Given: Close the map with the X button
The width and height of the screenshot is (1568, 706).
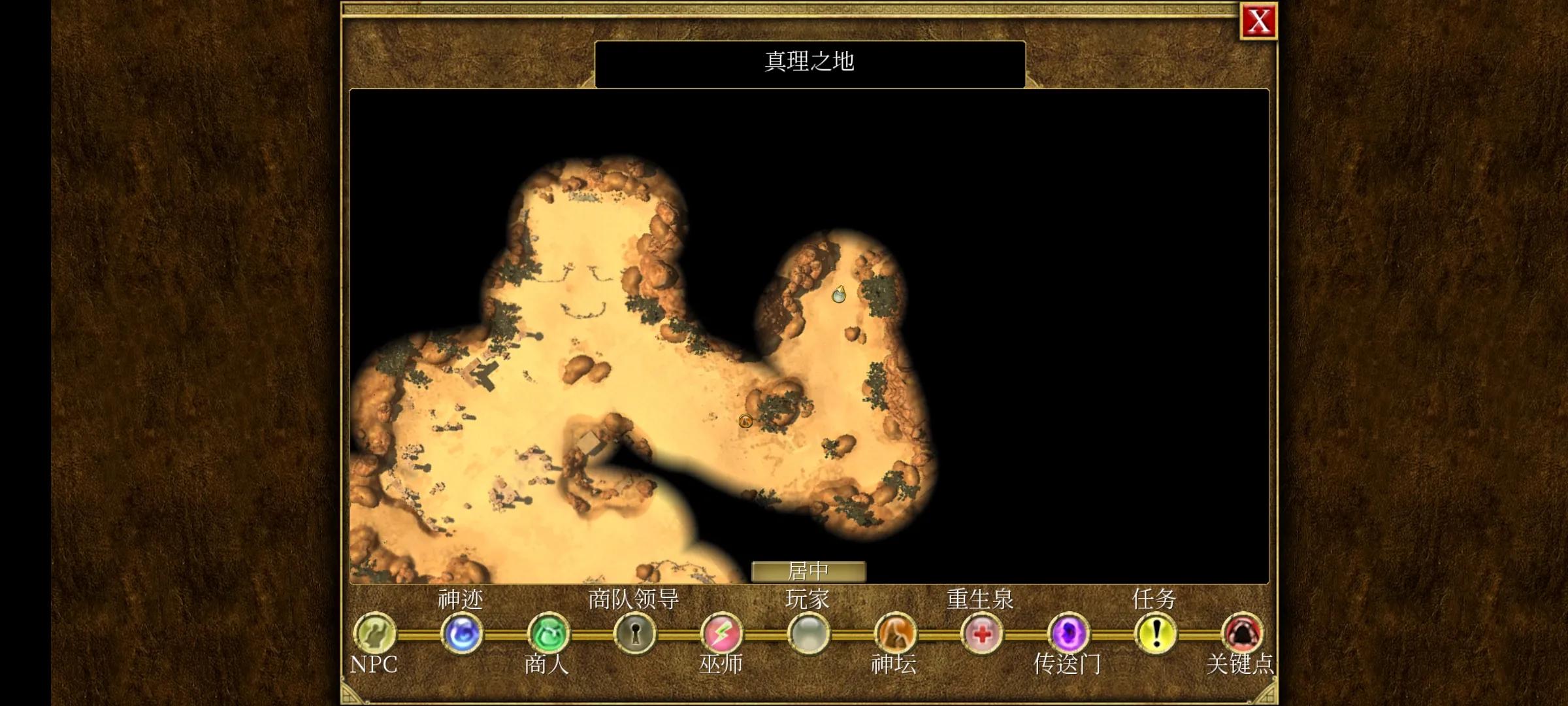Looking at the screenshot, I should (x=1258, y=22).
